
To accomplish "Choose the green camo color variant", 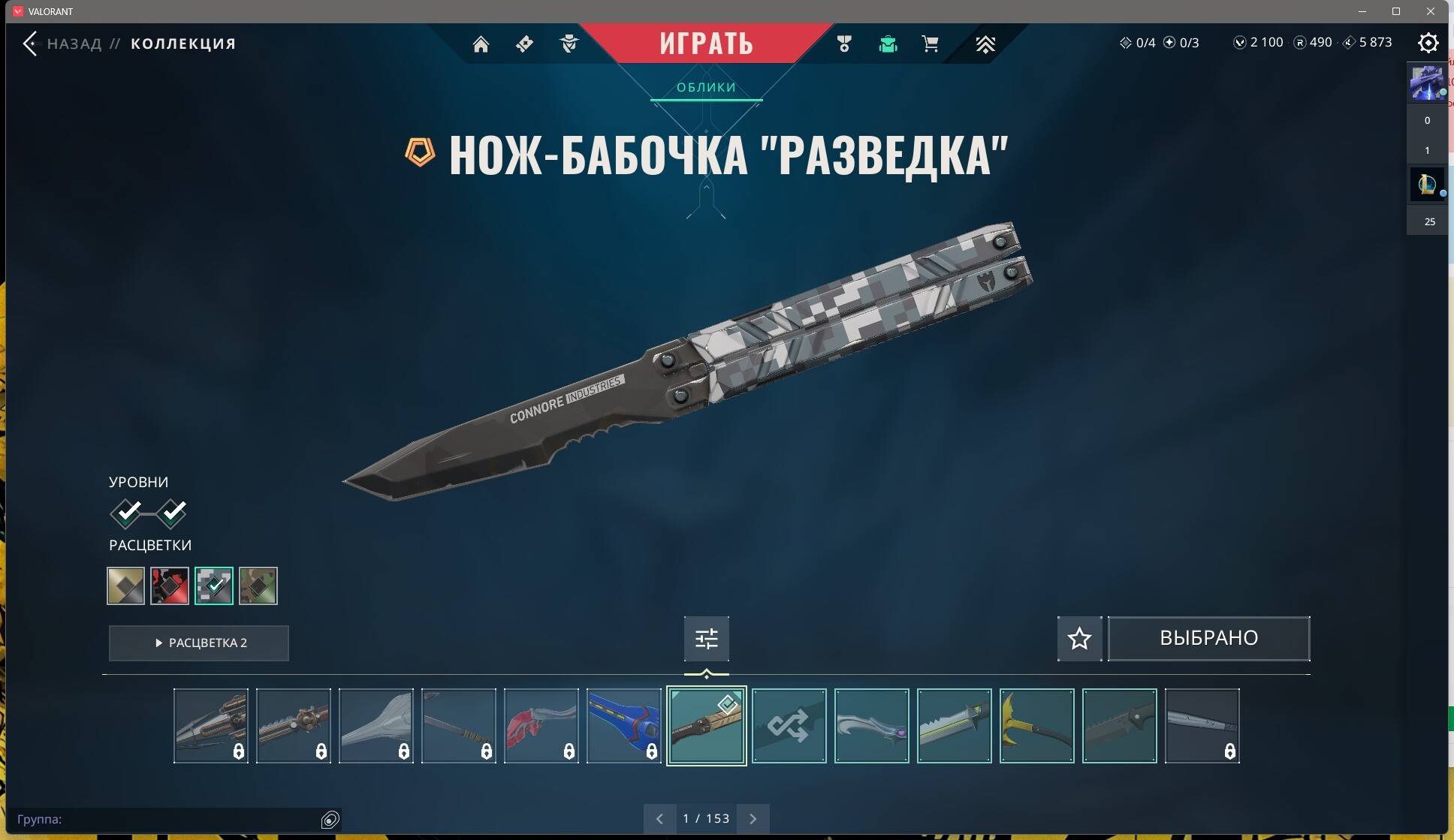I will point(258,586).
